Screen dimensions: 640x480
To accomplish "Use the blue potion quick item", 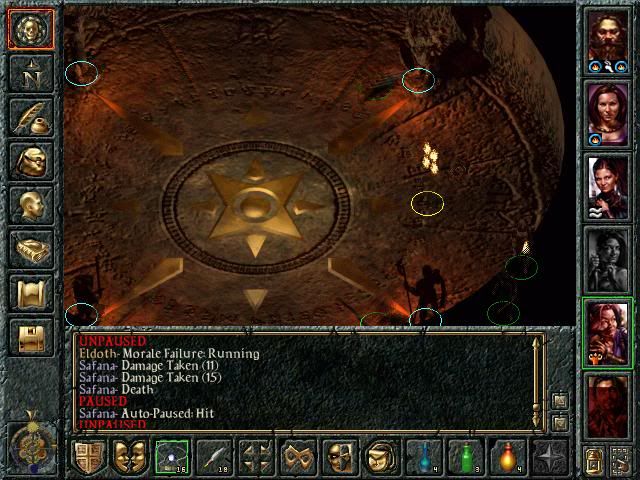I will [x=423, y=457].
